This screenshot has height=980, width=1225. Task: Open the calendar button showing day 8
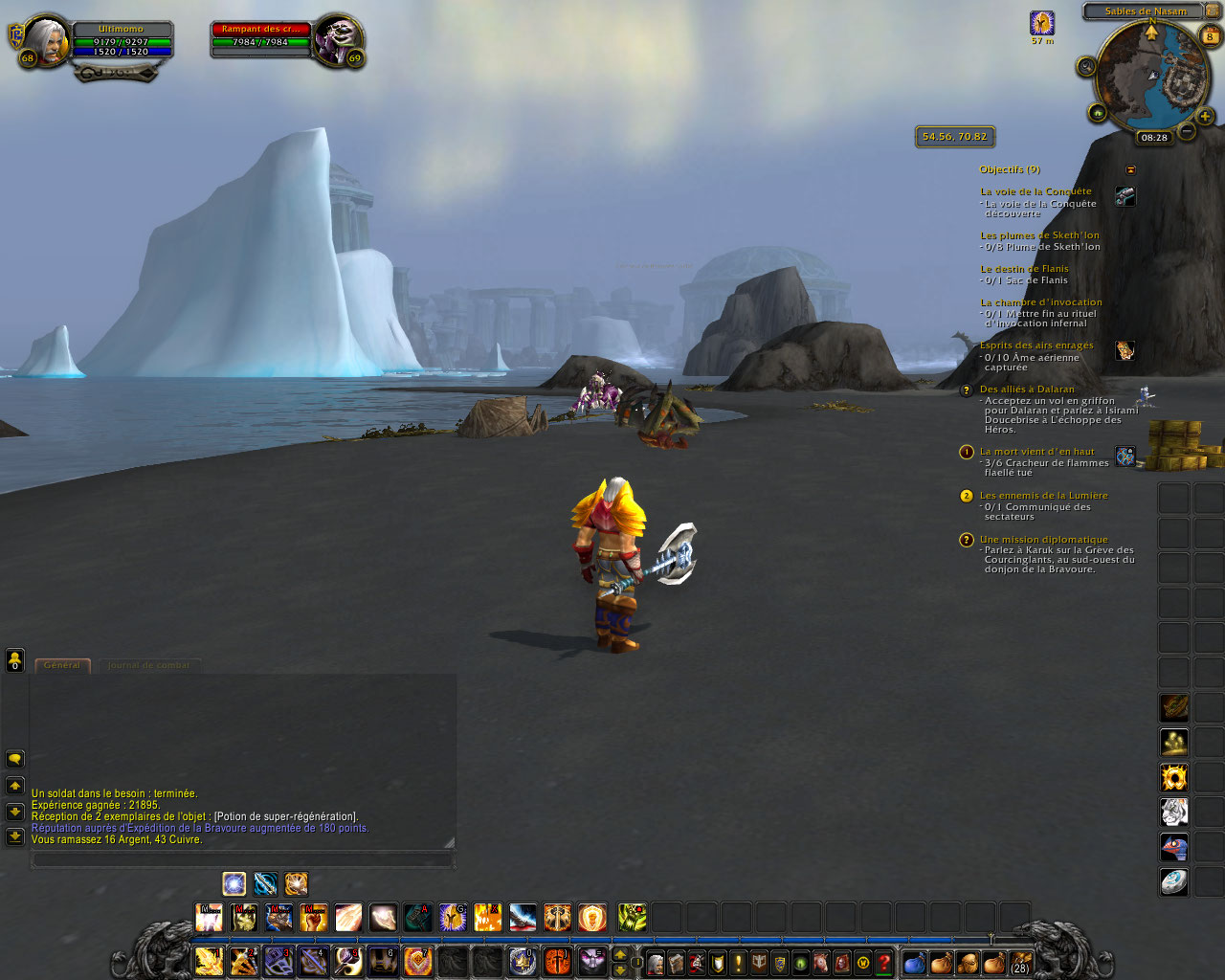point(1211,37)
